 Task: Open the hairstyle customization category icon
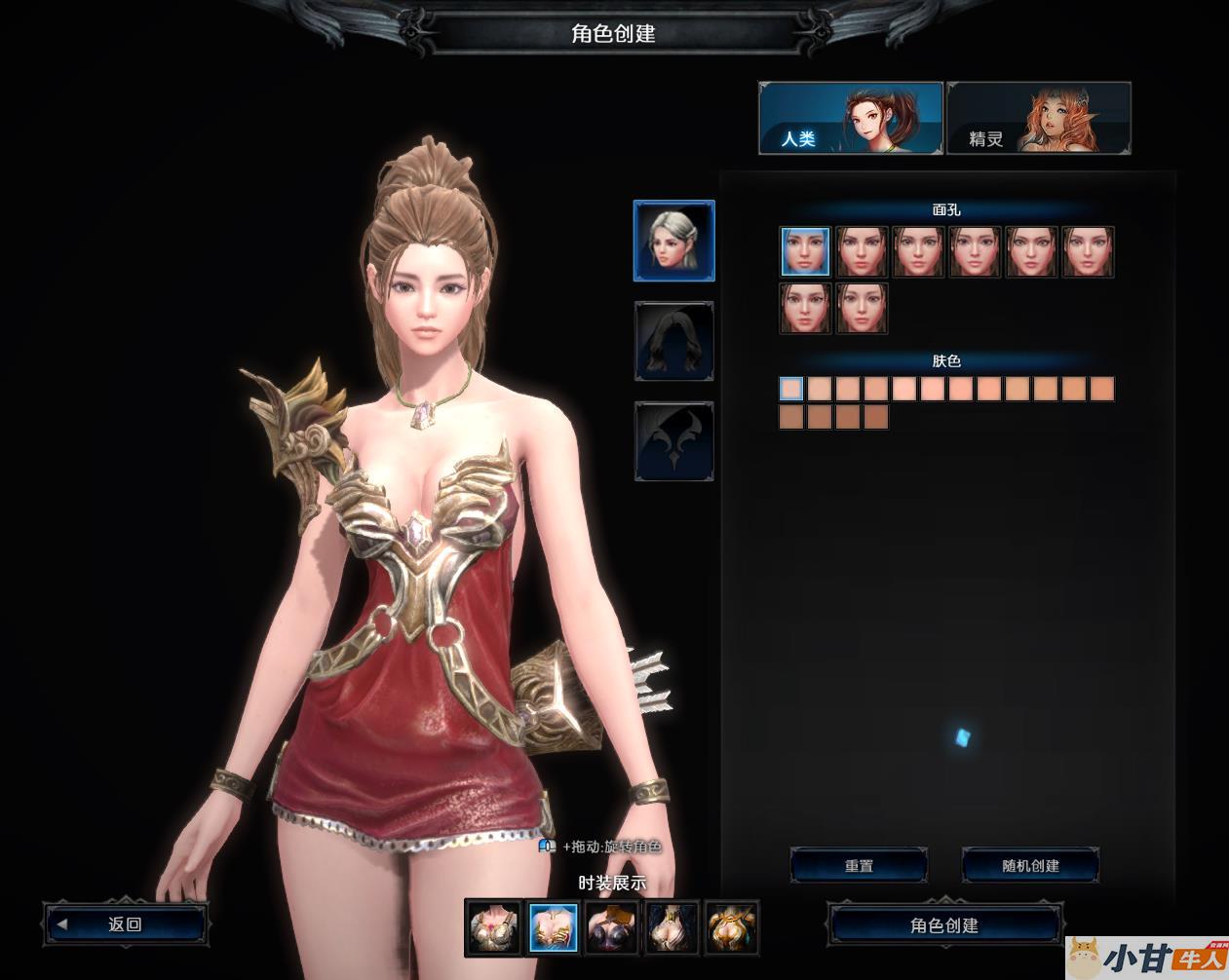pos(674,341)
